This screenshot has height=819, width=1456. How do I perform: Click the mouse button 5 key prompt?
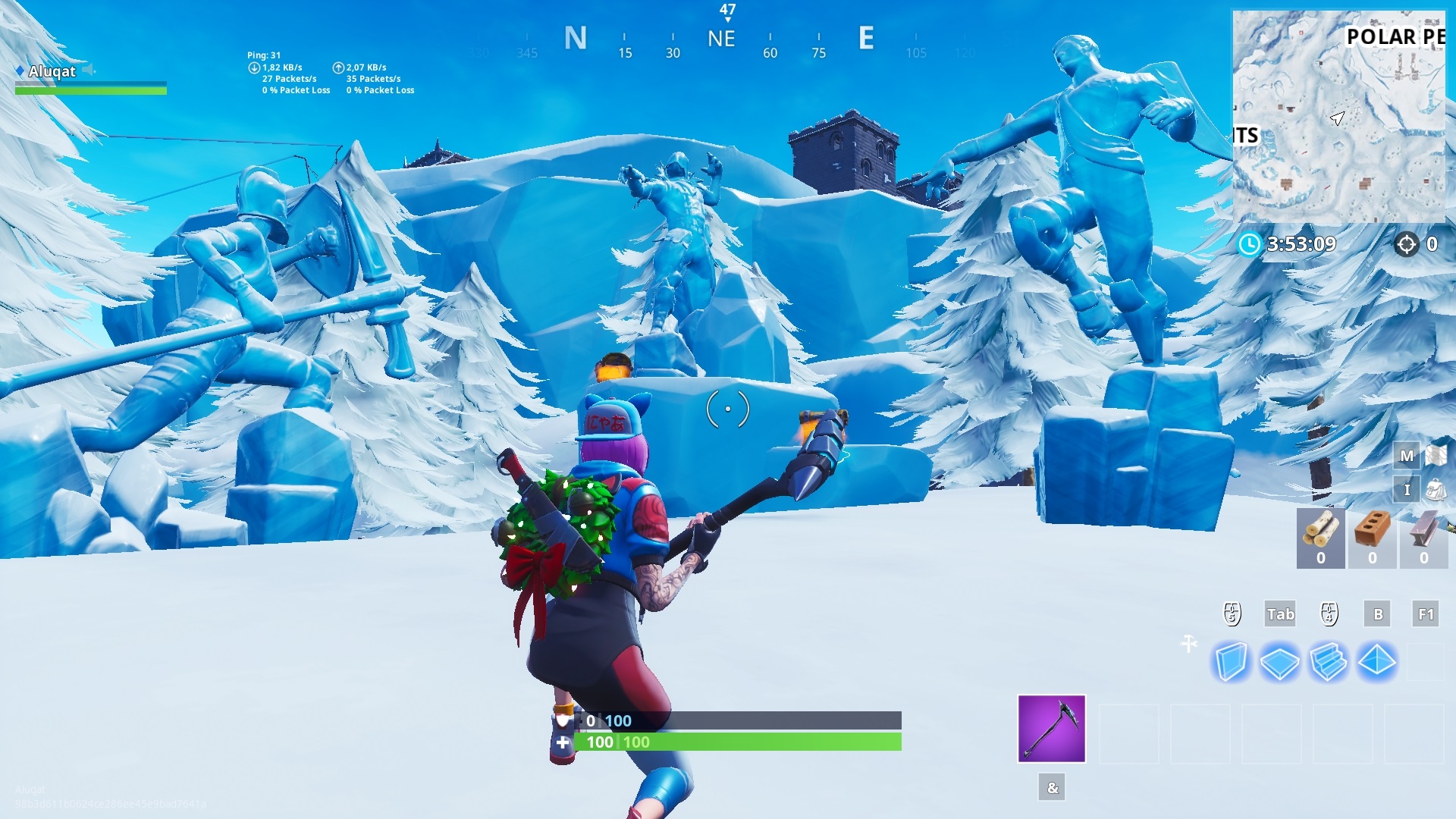pos(1232,613)
